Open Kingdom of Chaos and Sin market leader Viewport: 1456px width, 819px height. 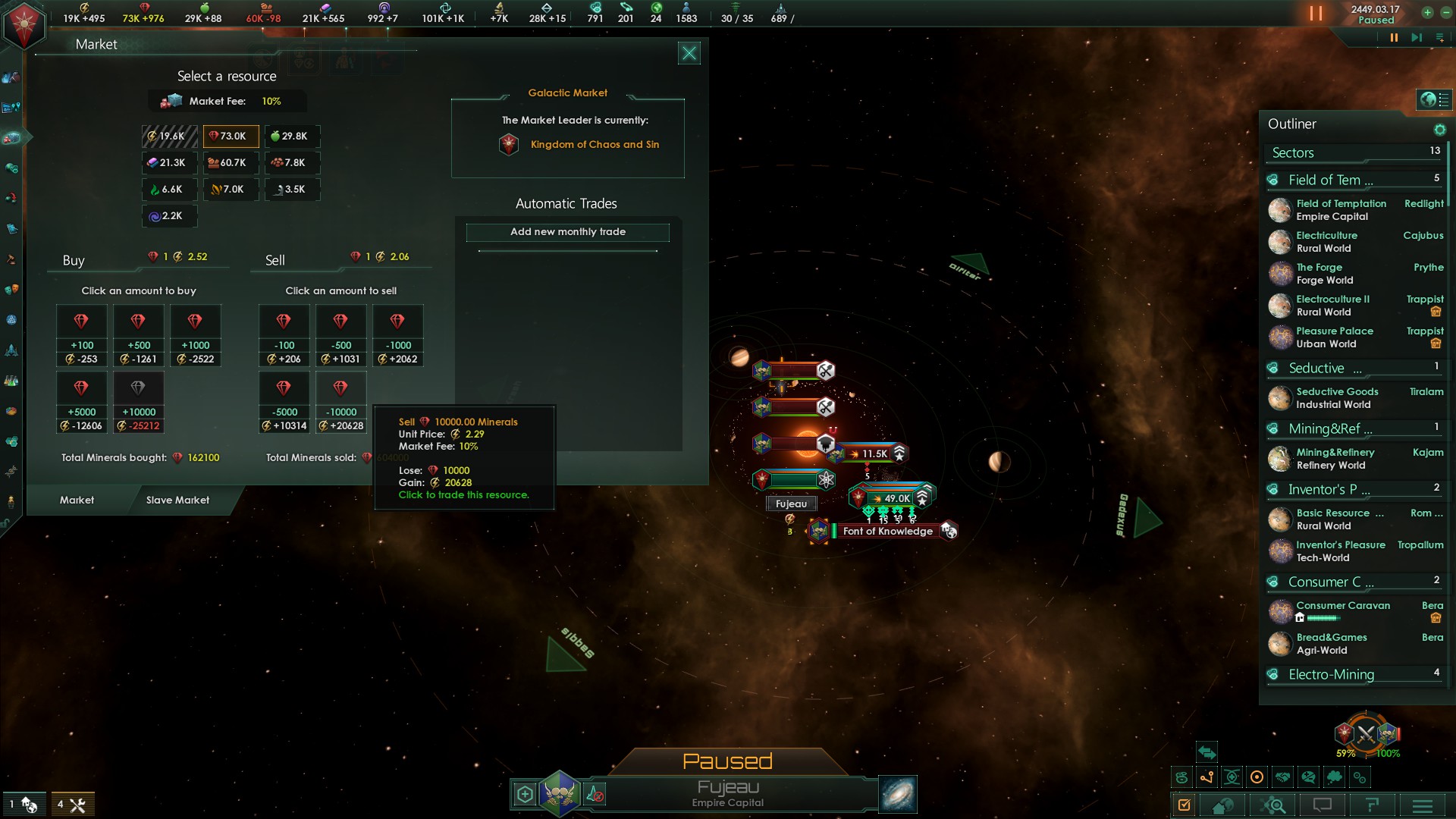pyautogui.click(x=595, y=145)
